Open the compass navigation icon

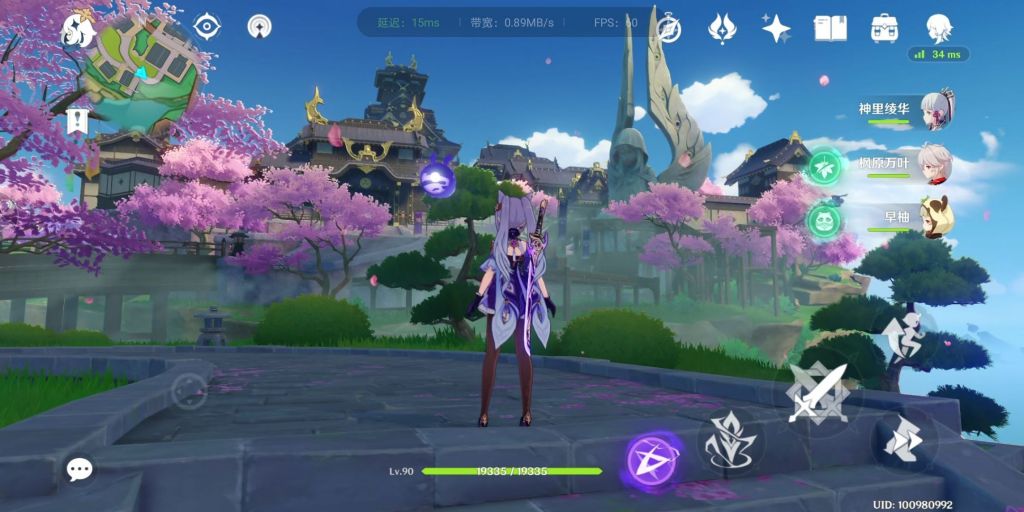coord(667,29)
